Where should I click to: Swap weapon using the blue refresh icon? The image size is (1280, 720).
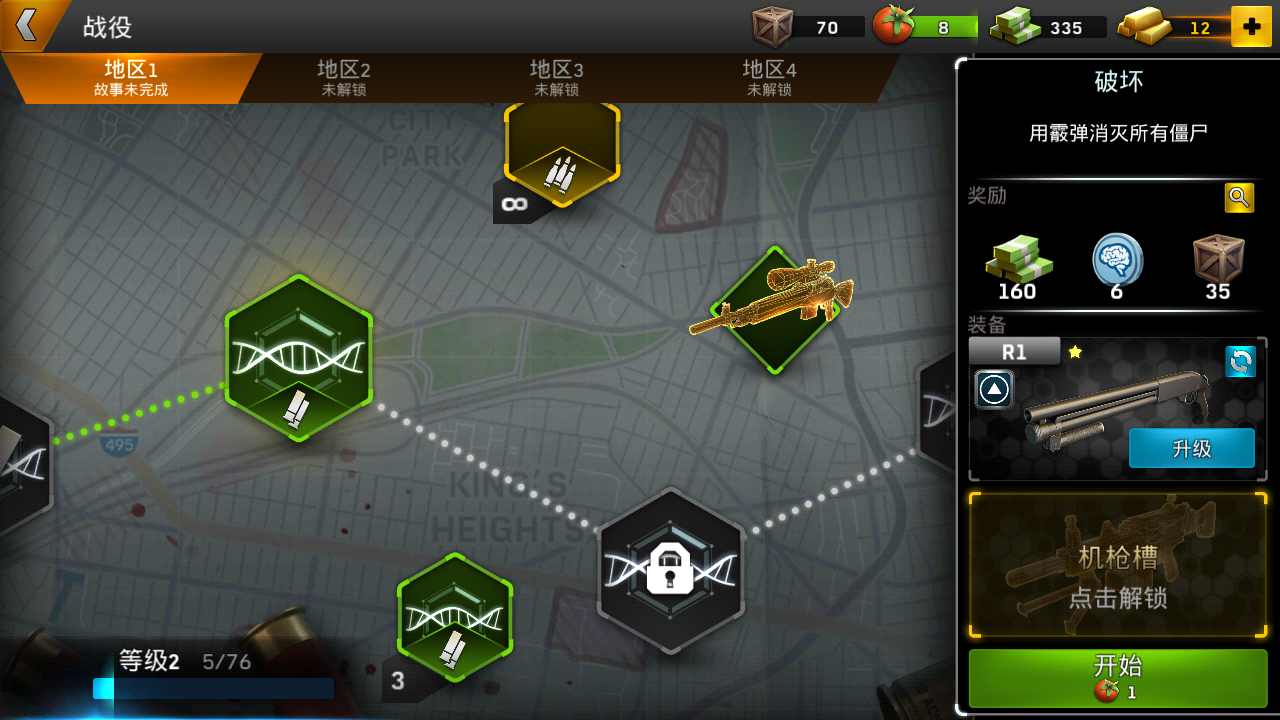pyautogui.click(x=1240, y=362)
